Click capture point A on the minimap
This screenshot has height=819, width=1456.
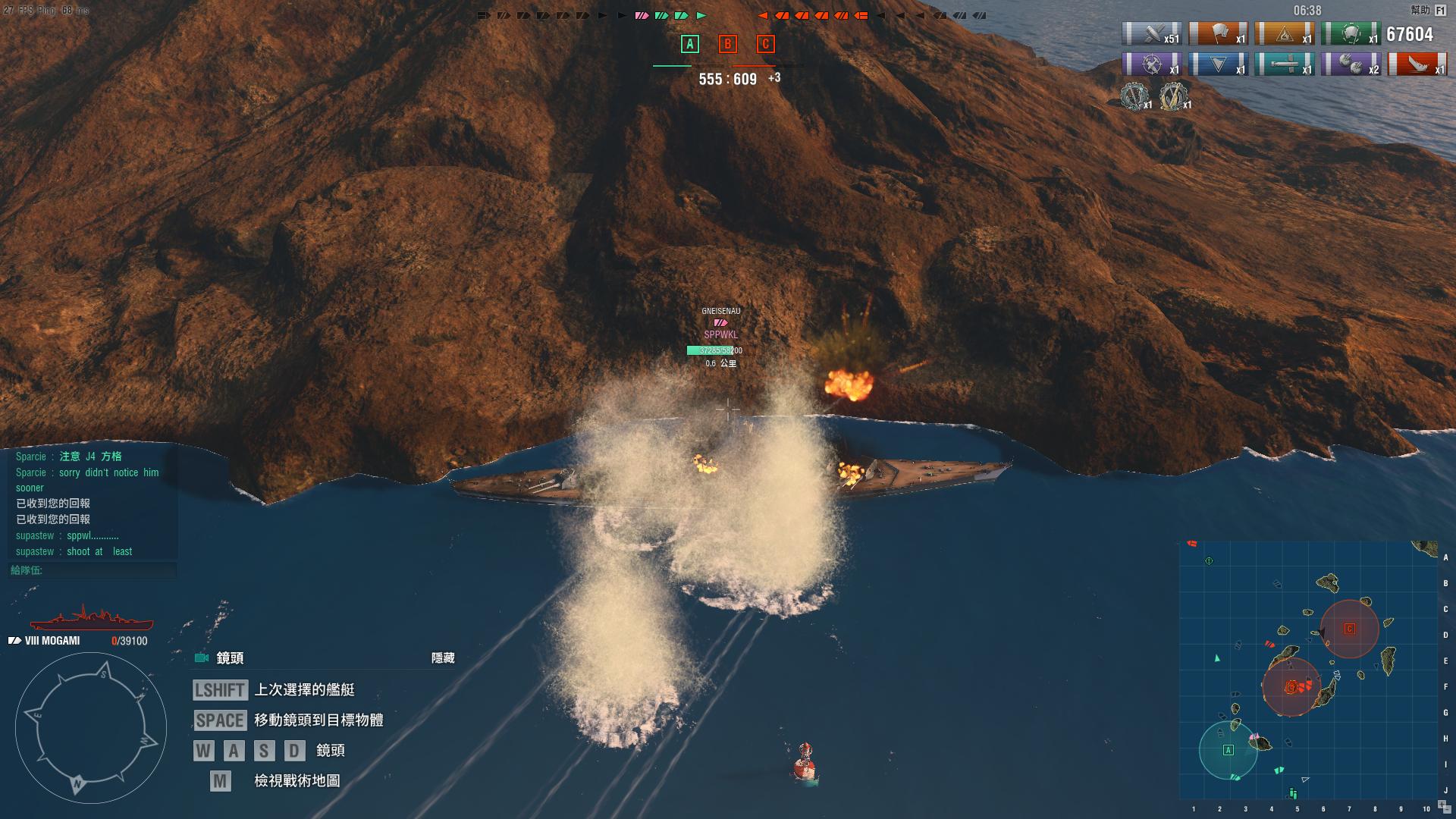tap(1228, 750)
